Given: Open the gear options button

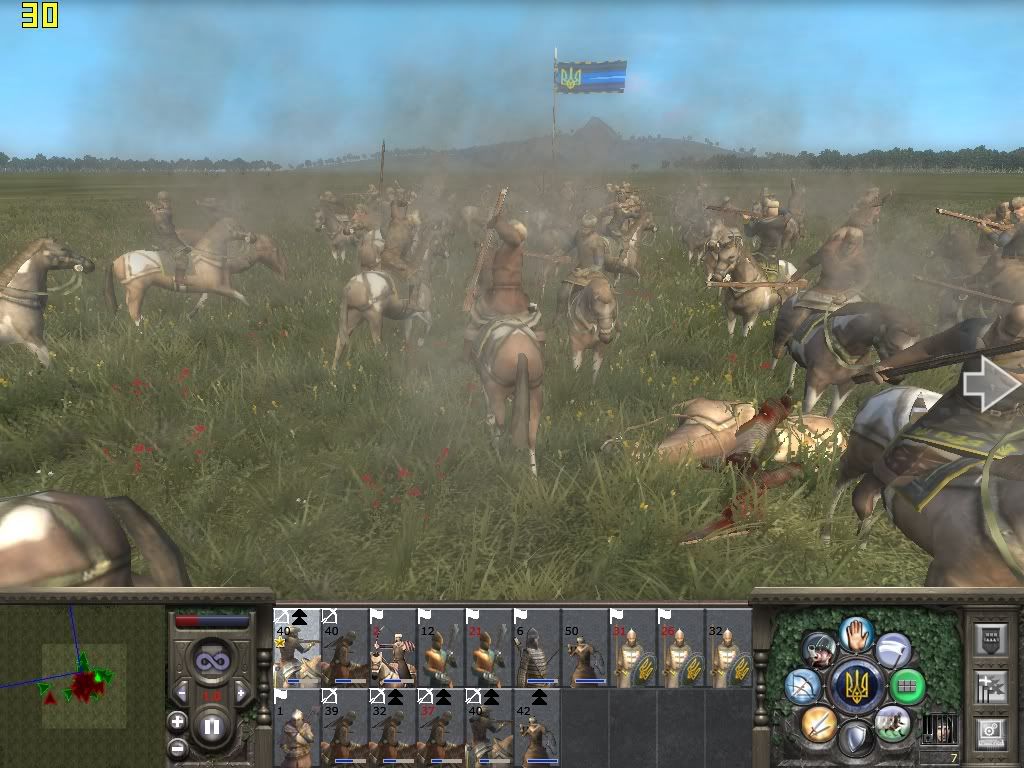Looking at the screenshot, I should click(990, 733).
